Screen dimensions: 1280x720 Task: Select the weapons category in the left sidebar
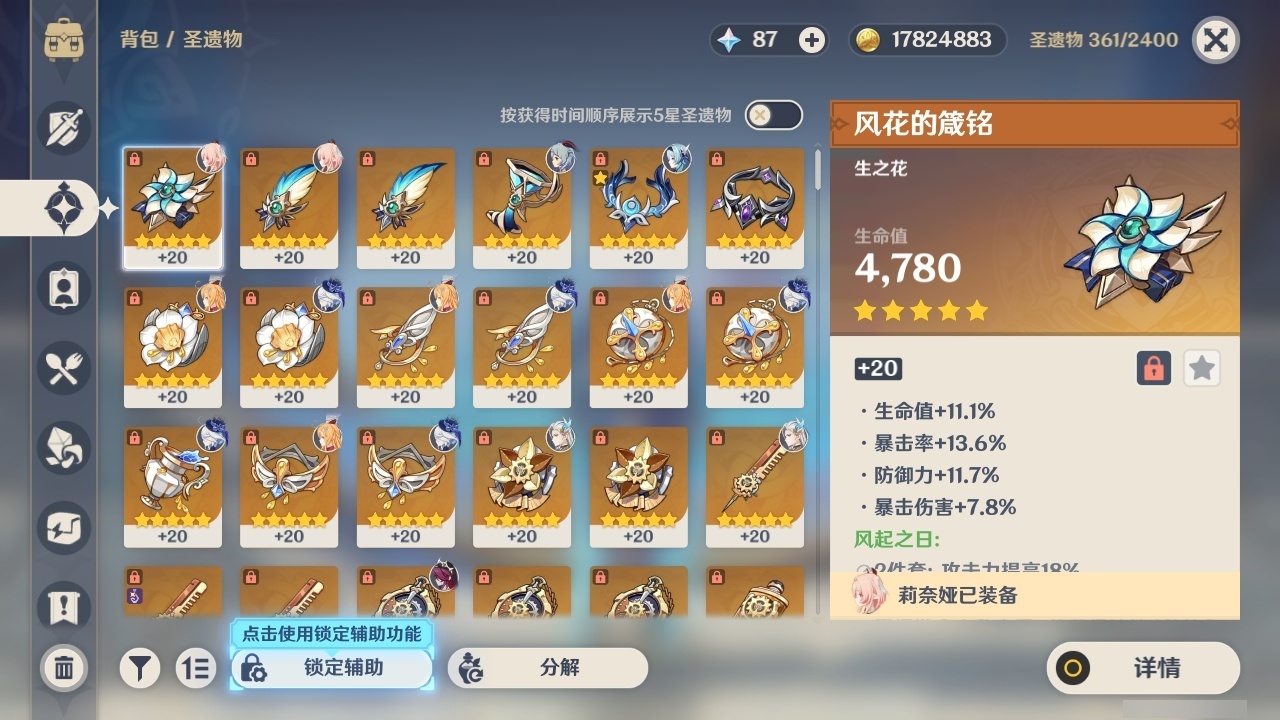coord(63,128)
